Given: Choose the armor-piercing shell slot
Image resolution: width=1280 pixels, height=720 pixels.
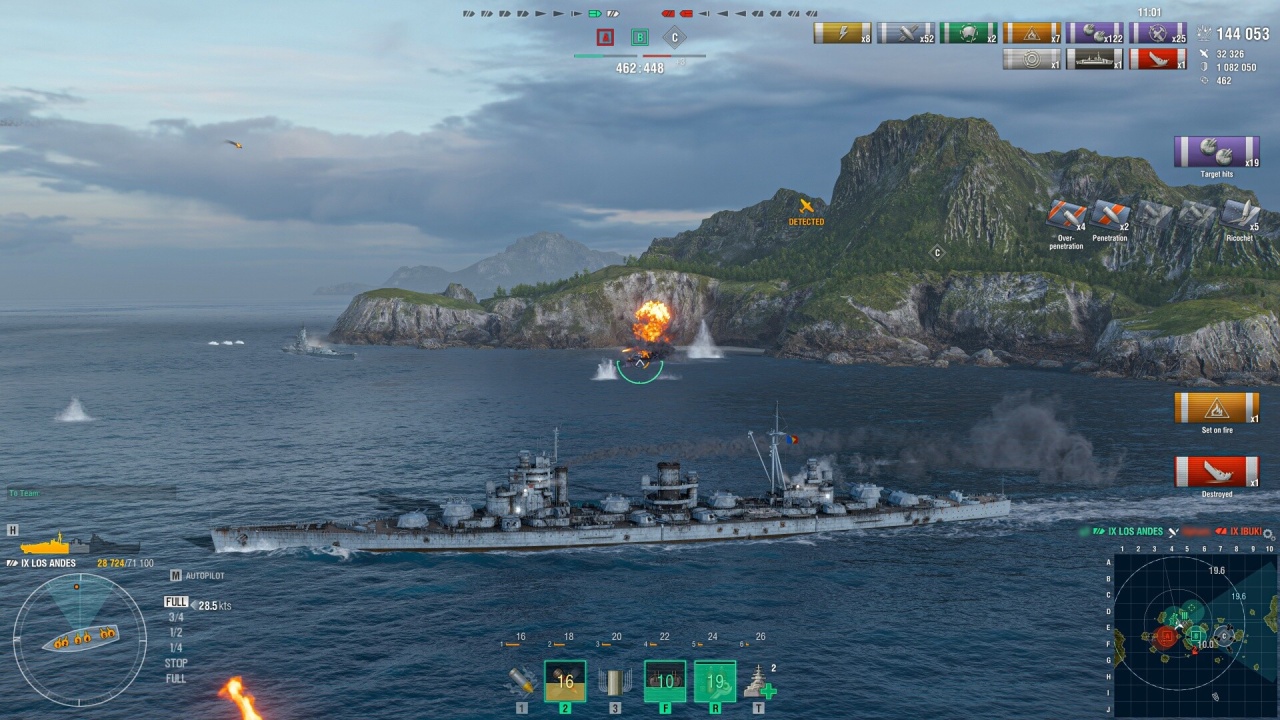Looking at the screenshot, I should pyautogui.click(x=565, y=682).
